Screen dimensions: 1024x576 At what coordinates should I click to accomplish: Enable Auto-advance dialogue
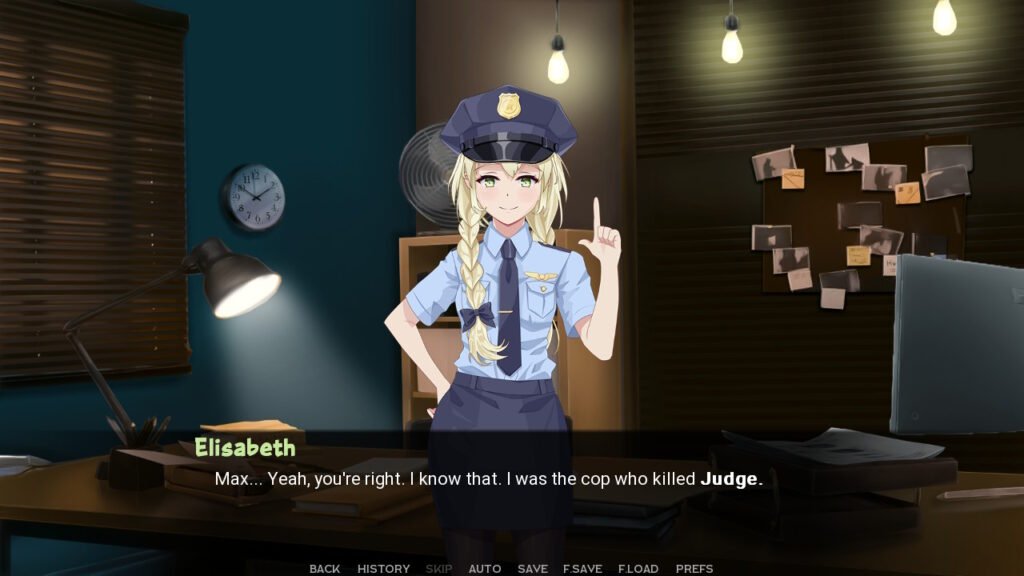coord(485,568)
